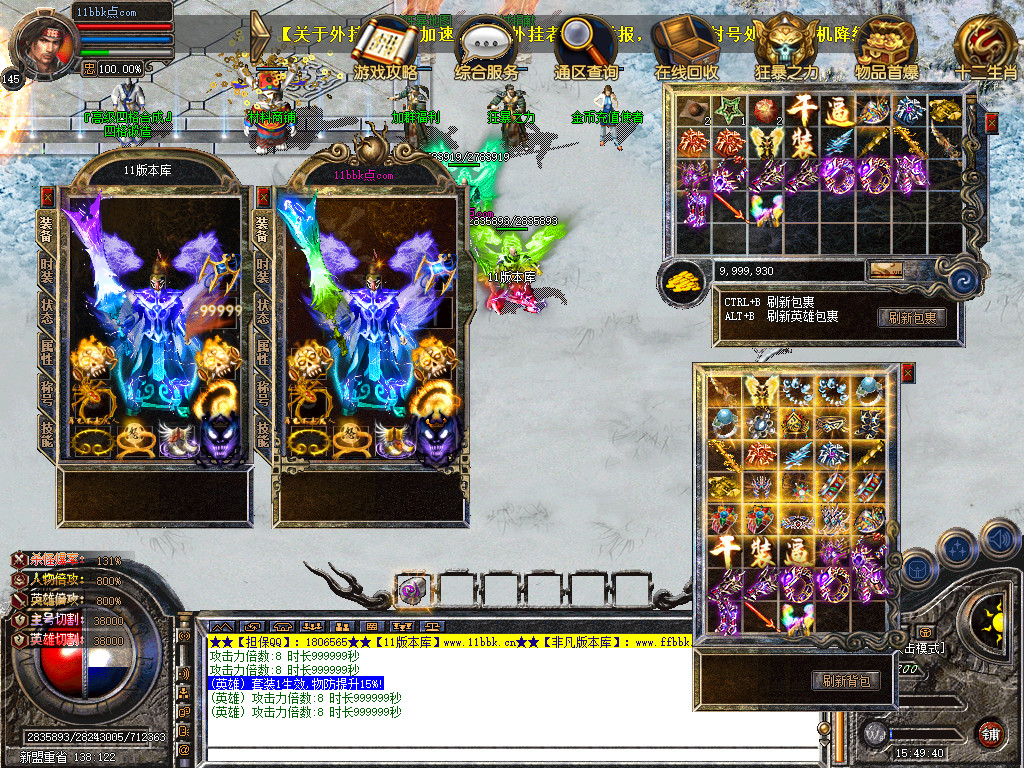Select the golden ingot item in the bag

coord(944,111)
